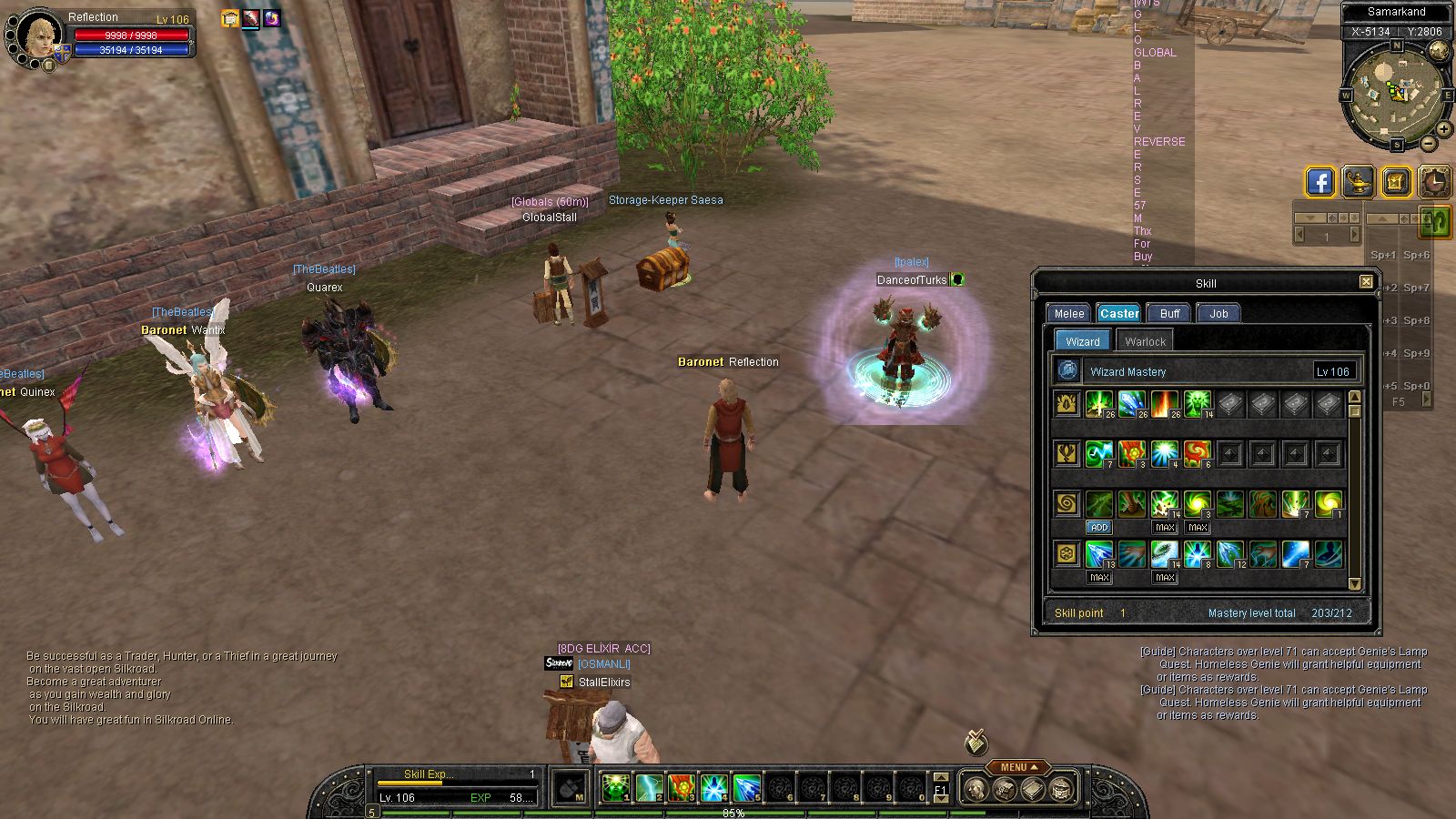Click the ADD button under the skill
Screen dimensions: 1456x819
[1099, 528]
